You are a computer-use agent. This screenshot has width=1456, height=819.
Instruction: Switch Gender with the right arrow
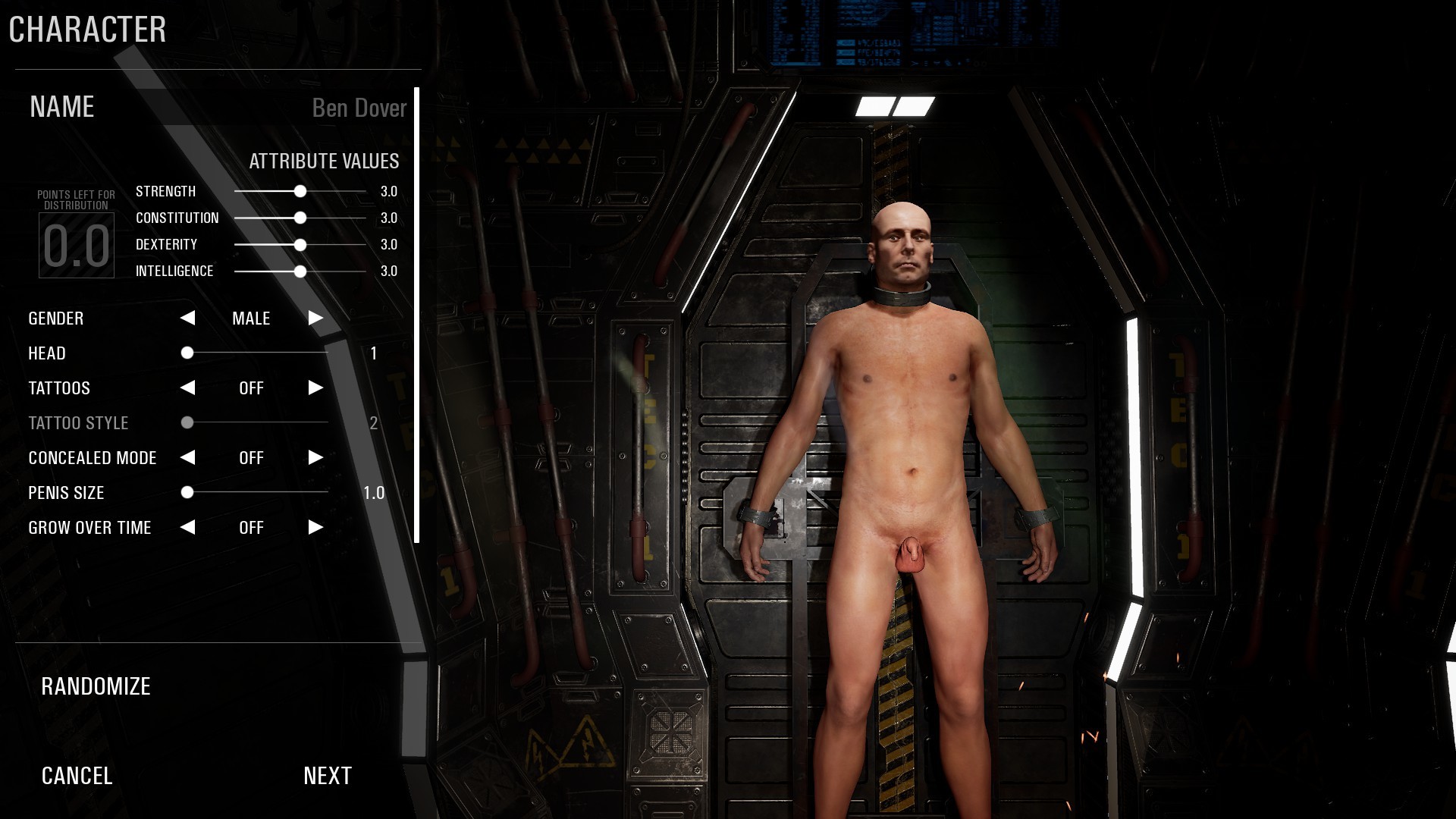[x=315, y=318]
